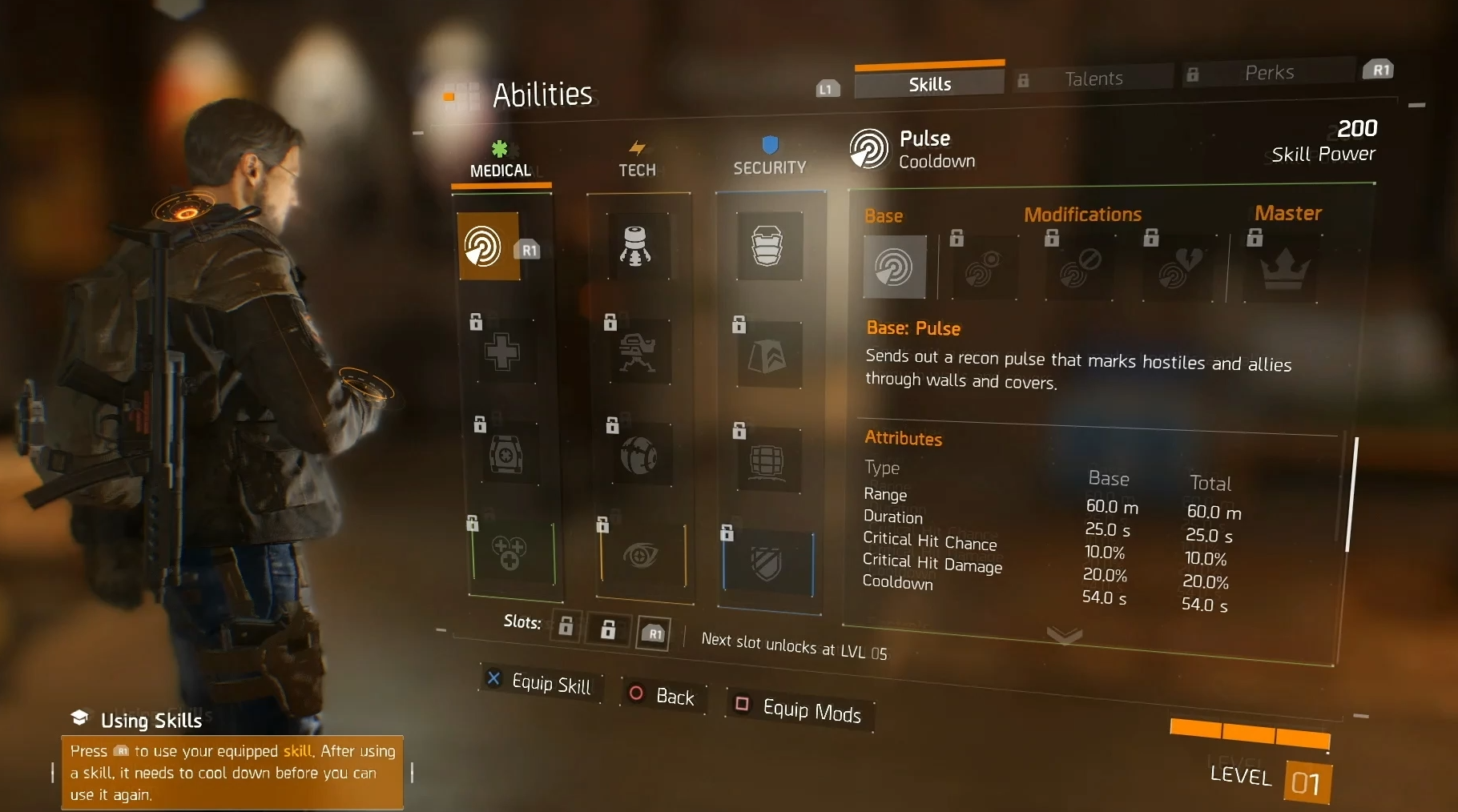
Task: Open the locked Talents tab
Action: [x=1093, y=78]
